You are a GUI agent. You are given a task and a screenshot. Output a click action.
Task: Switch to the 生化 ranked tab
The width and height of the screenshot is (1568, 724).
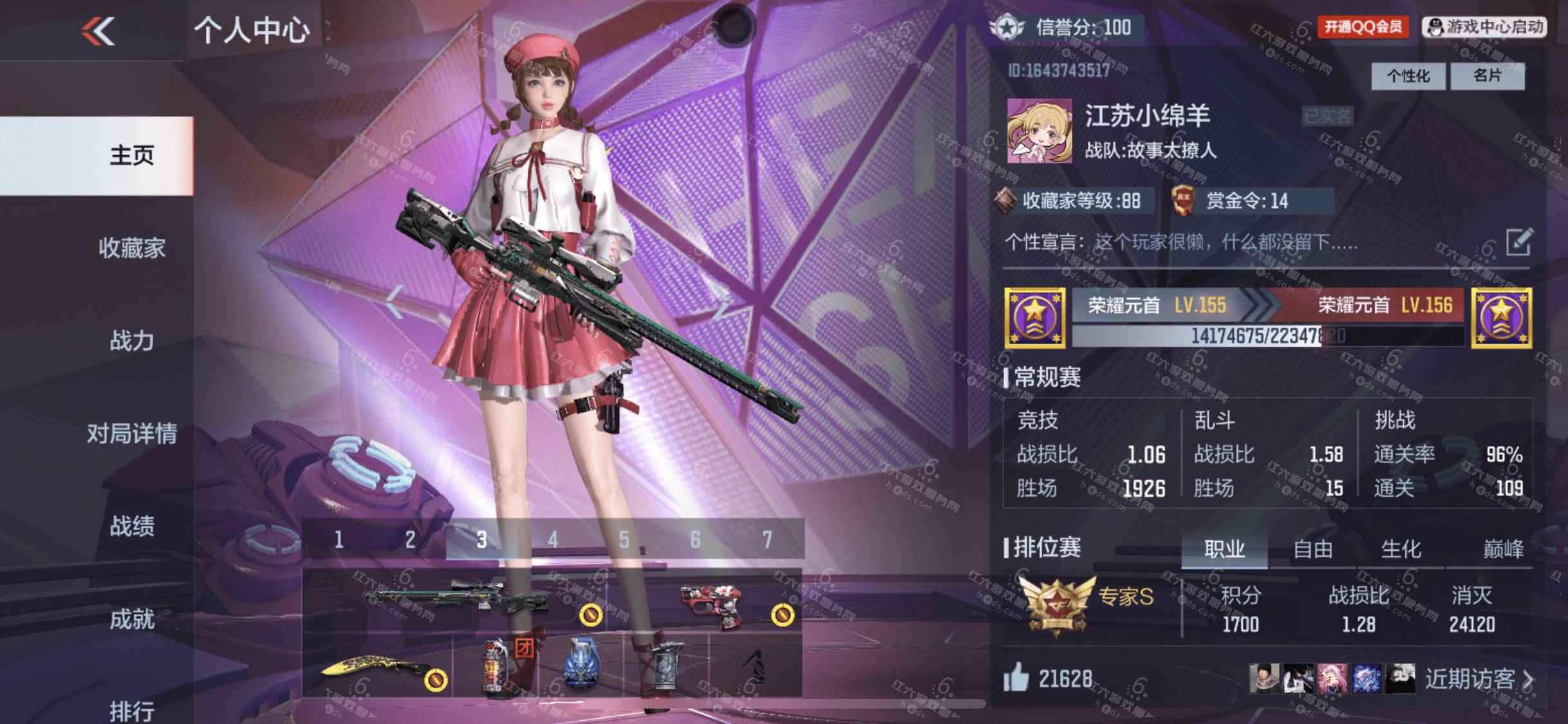pyautogui.click(x=1401, y=550)
